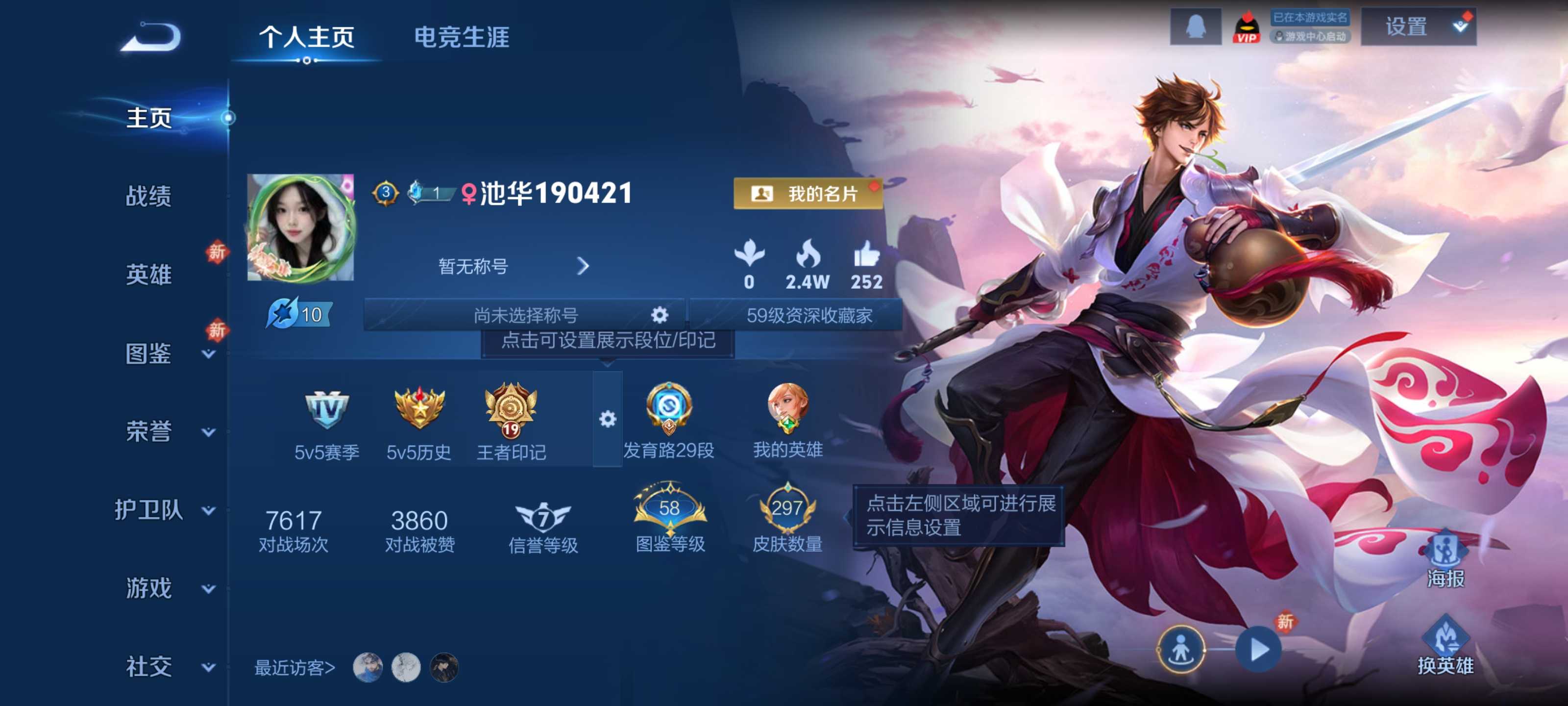View the 5v5赛季 rank badge

tap(327, 419)
